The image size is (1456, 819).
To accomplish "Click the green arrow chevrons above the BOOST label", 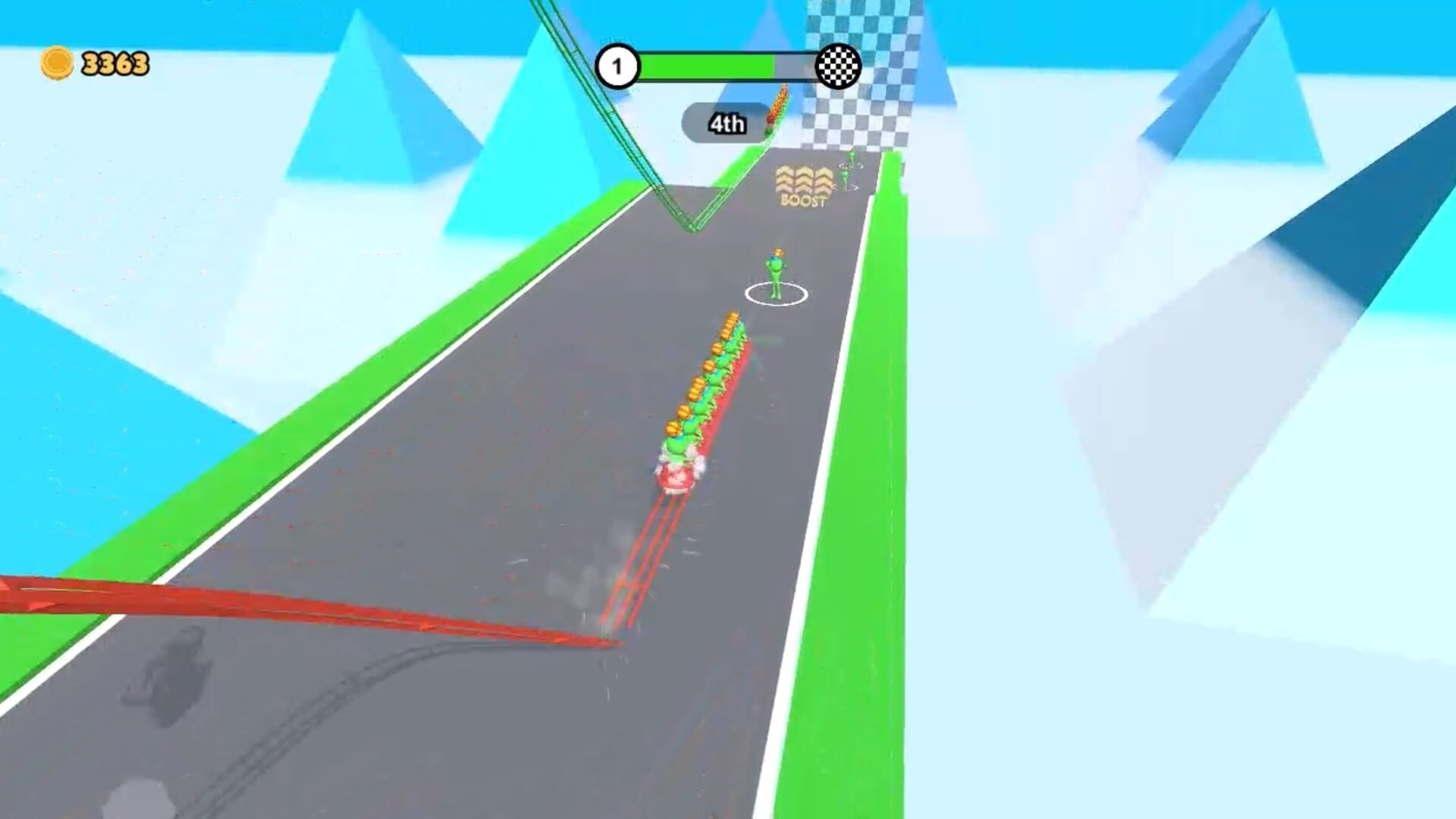I will pos(802,178).
